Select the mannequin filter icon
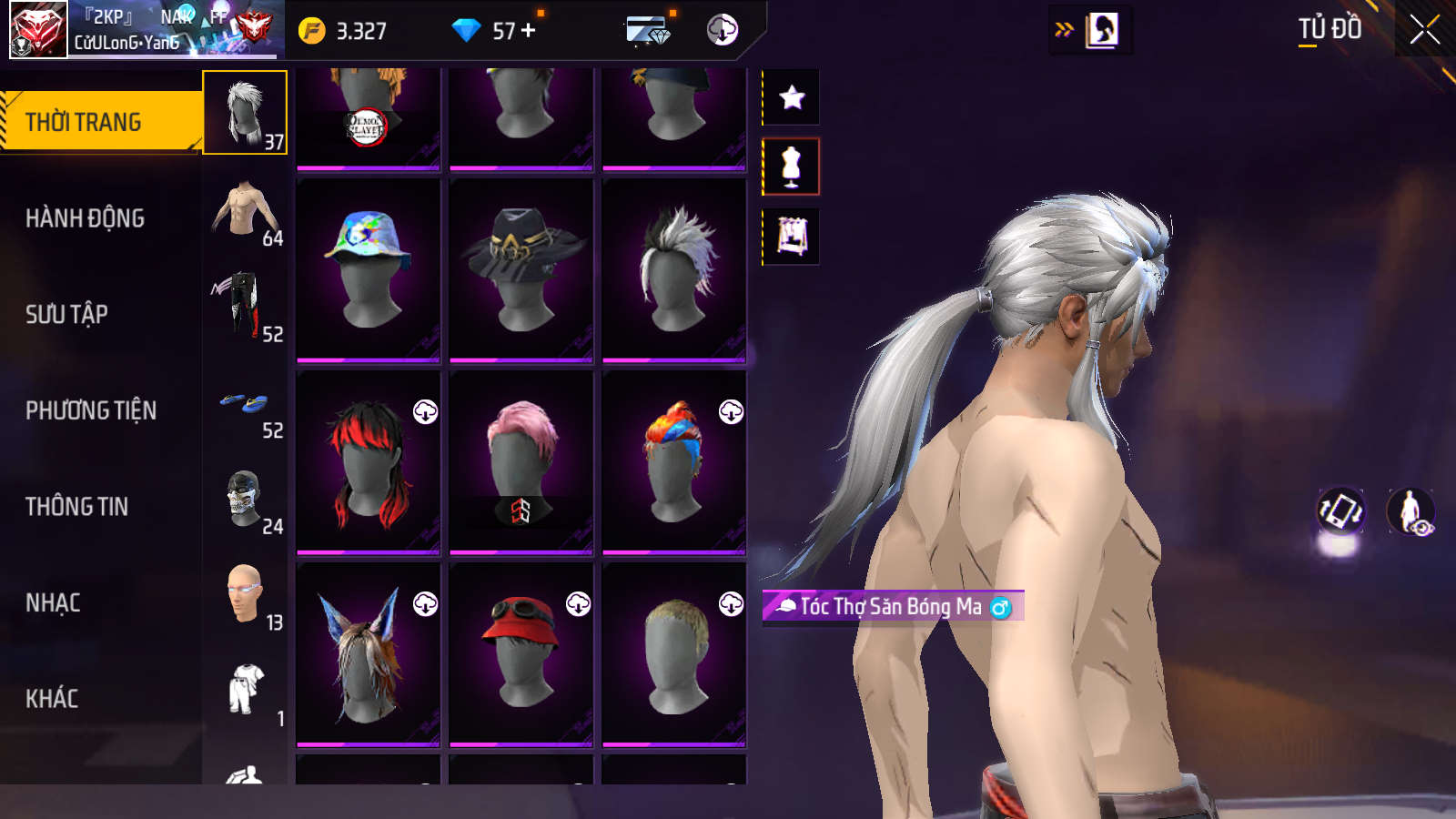This screenshot has height=819, width=1456. 792,167
